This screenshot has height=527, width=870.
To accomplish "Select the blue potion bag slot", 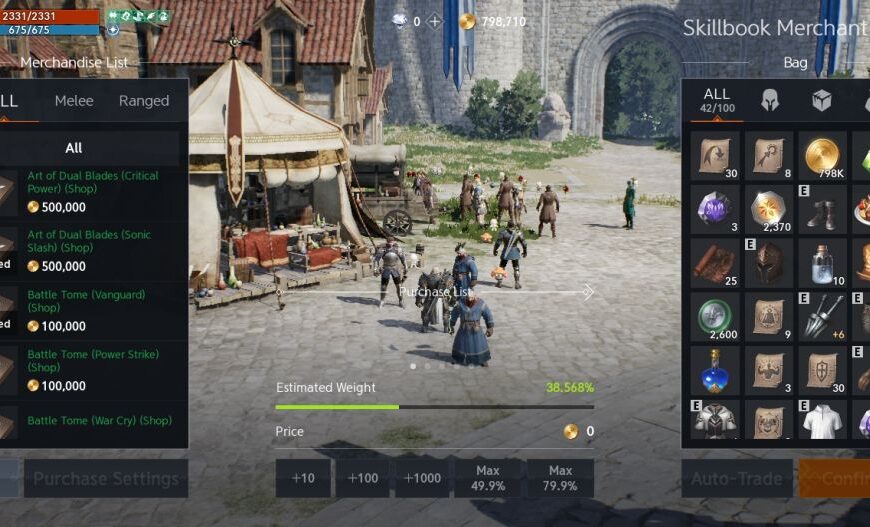I will click(x=715, y=371).
